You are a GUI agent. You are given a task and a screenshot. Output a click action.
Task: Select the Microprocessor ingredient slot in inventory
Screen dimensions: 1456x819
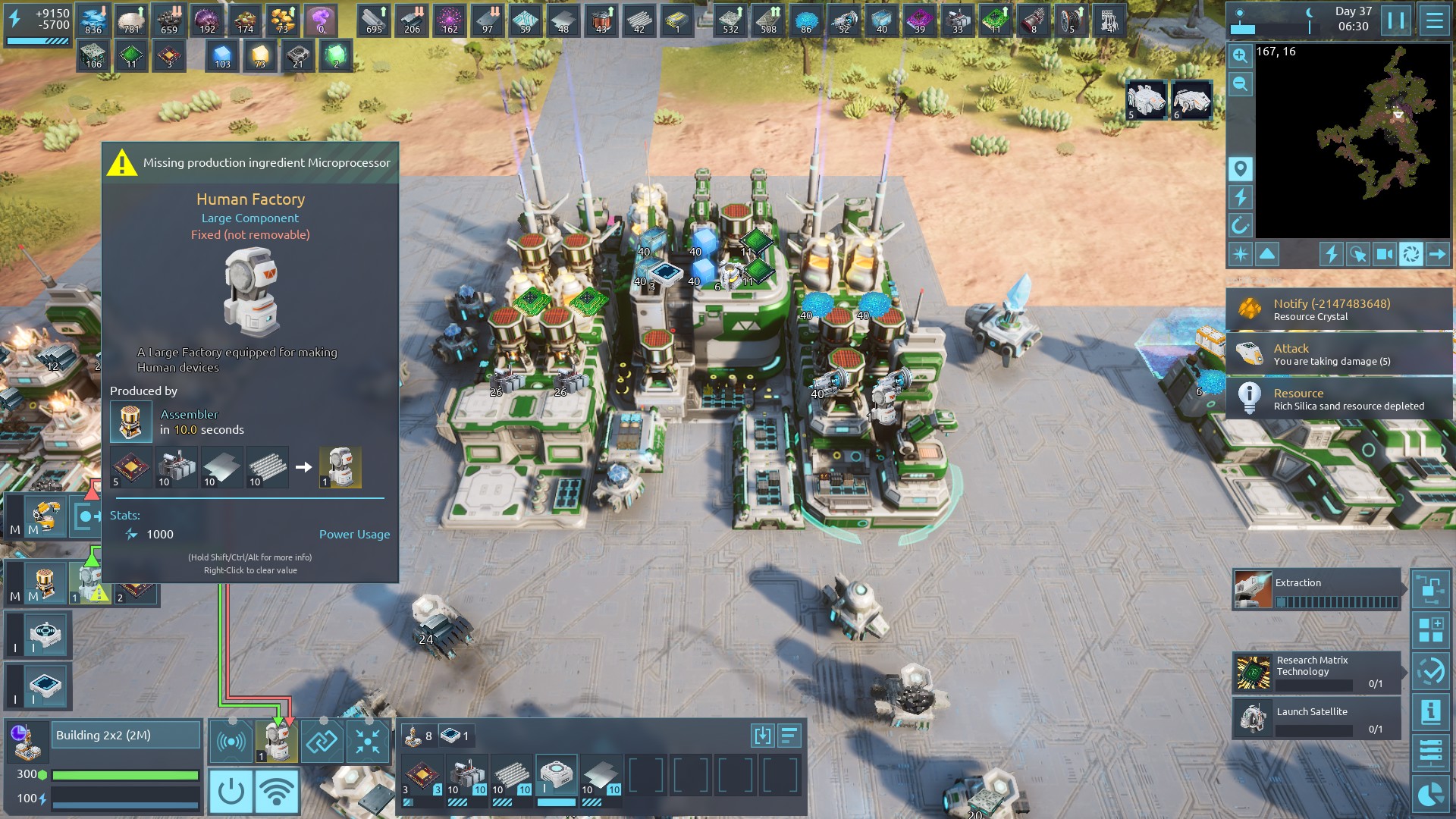422,777
